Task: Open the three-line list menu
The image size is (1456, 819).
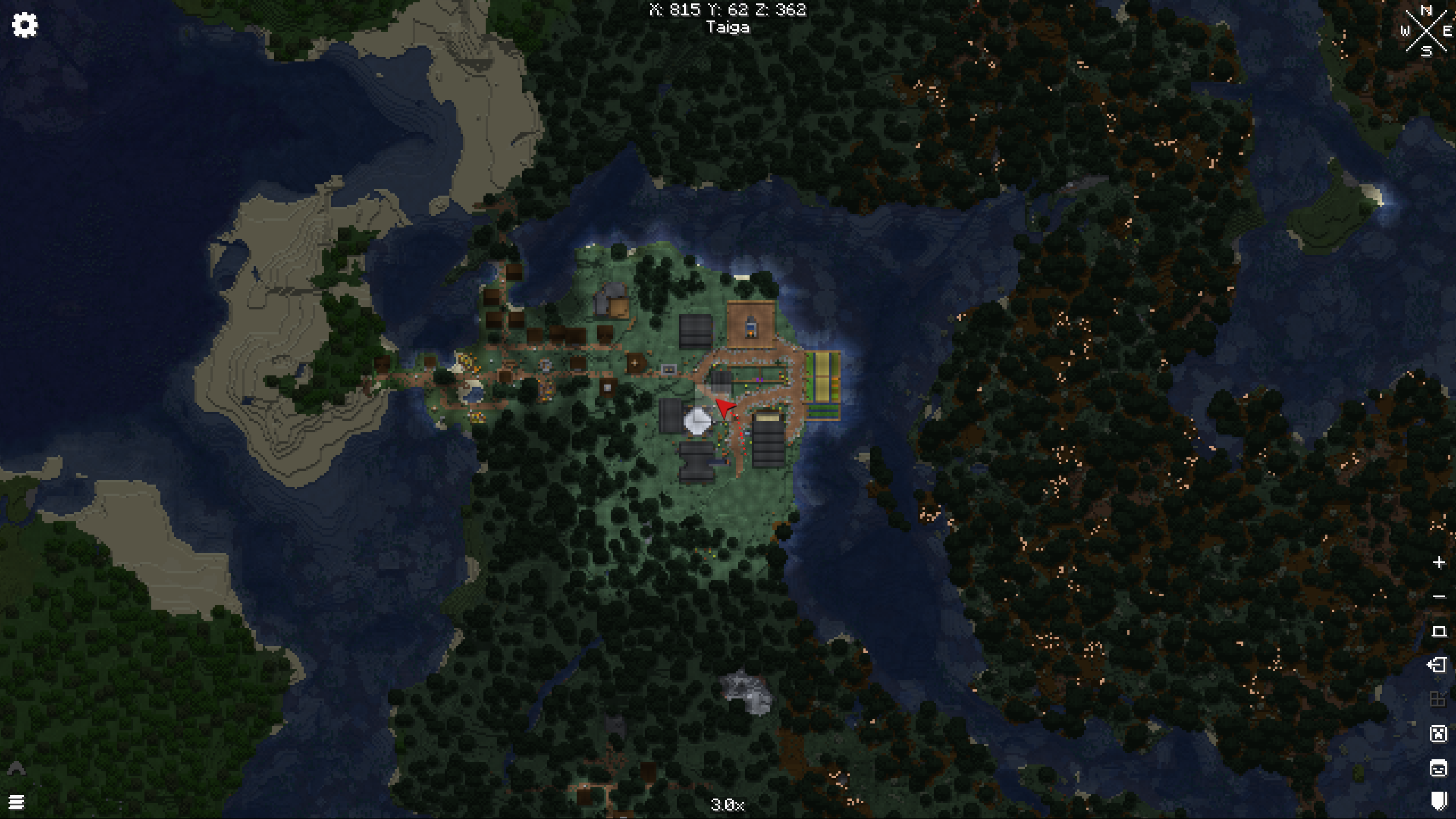Action: pos(16,802)
